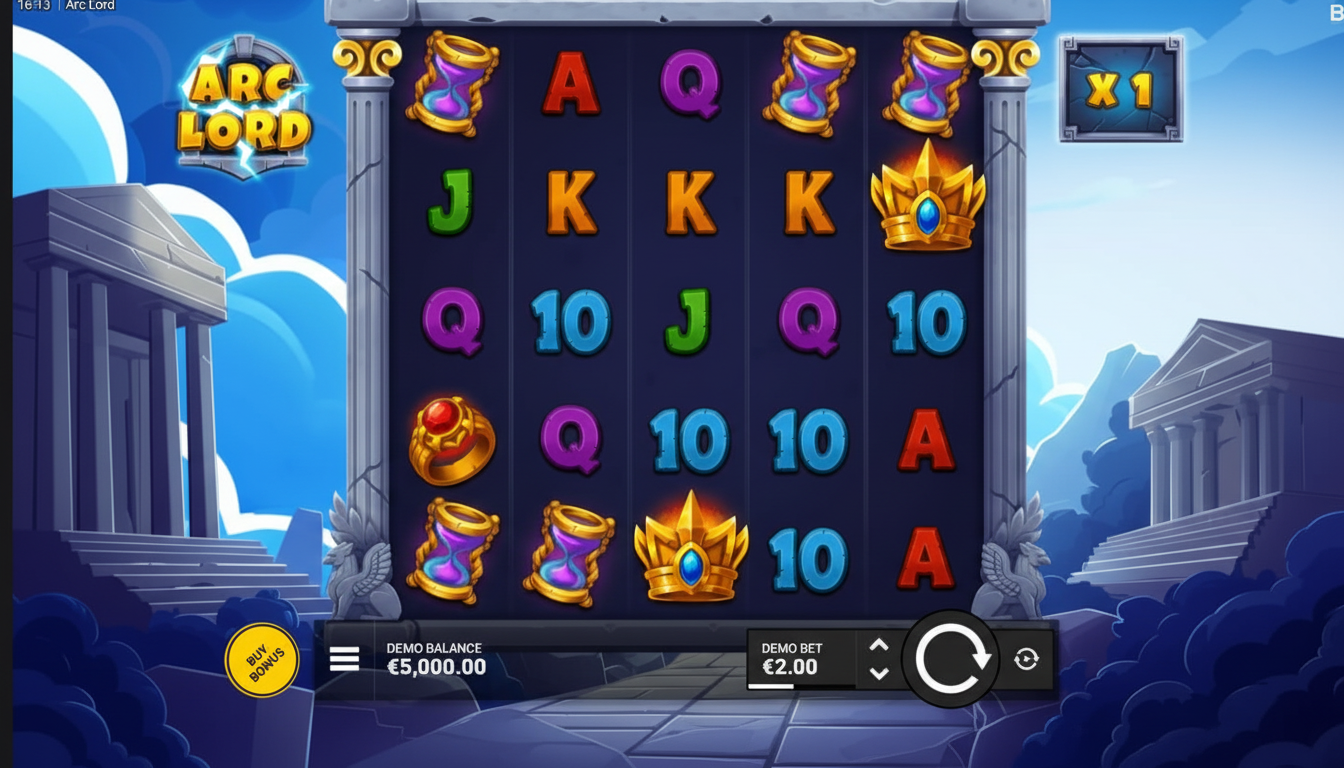This screenshot has height=768, width=1344.
Task: Open the hamburger game menu
Action: [344, 659]
